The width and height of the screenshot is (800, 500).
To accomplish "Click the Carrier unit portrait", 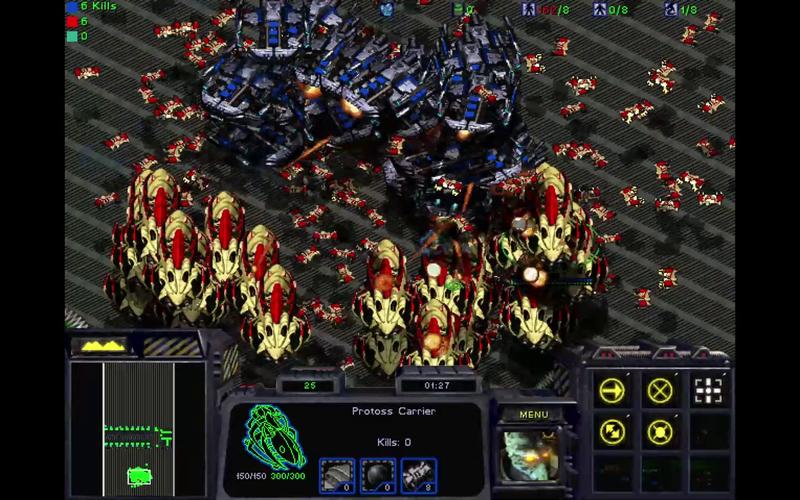I will (531, 455).
